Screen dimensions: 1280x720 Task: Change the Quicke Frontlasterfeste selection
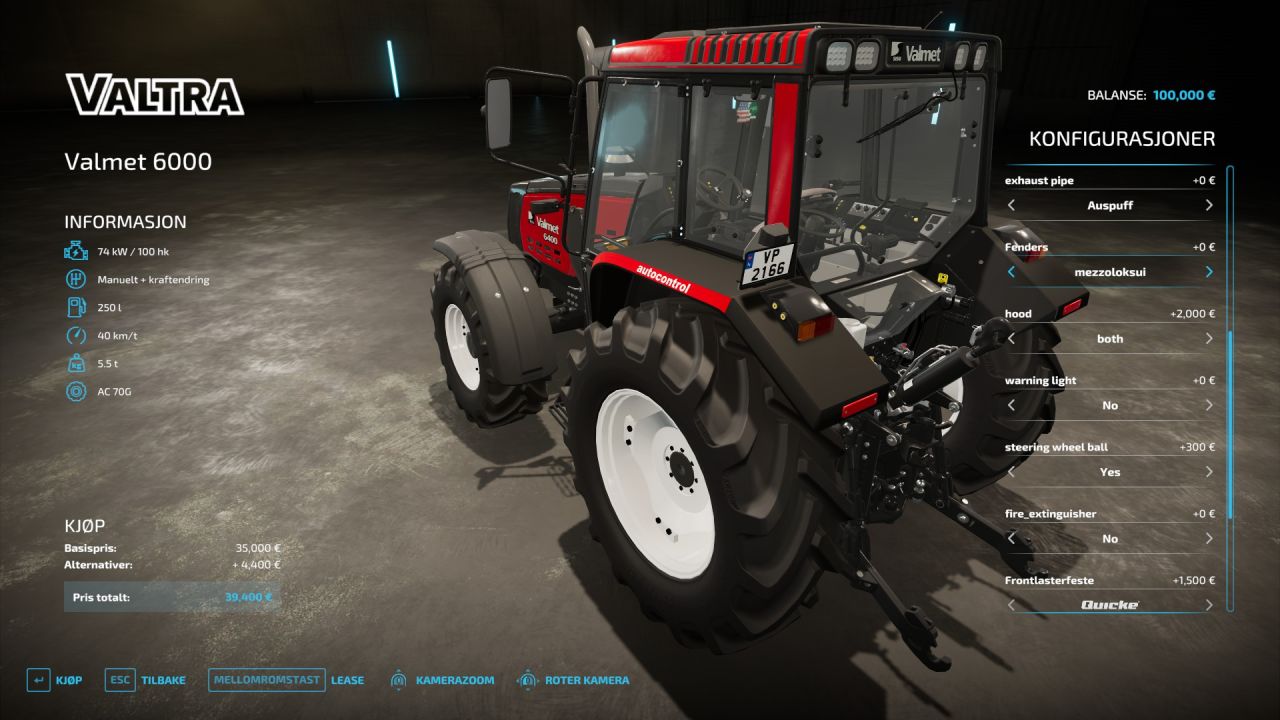1208,604
